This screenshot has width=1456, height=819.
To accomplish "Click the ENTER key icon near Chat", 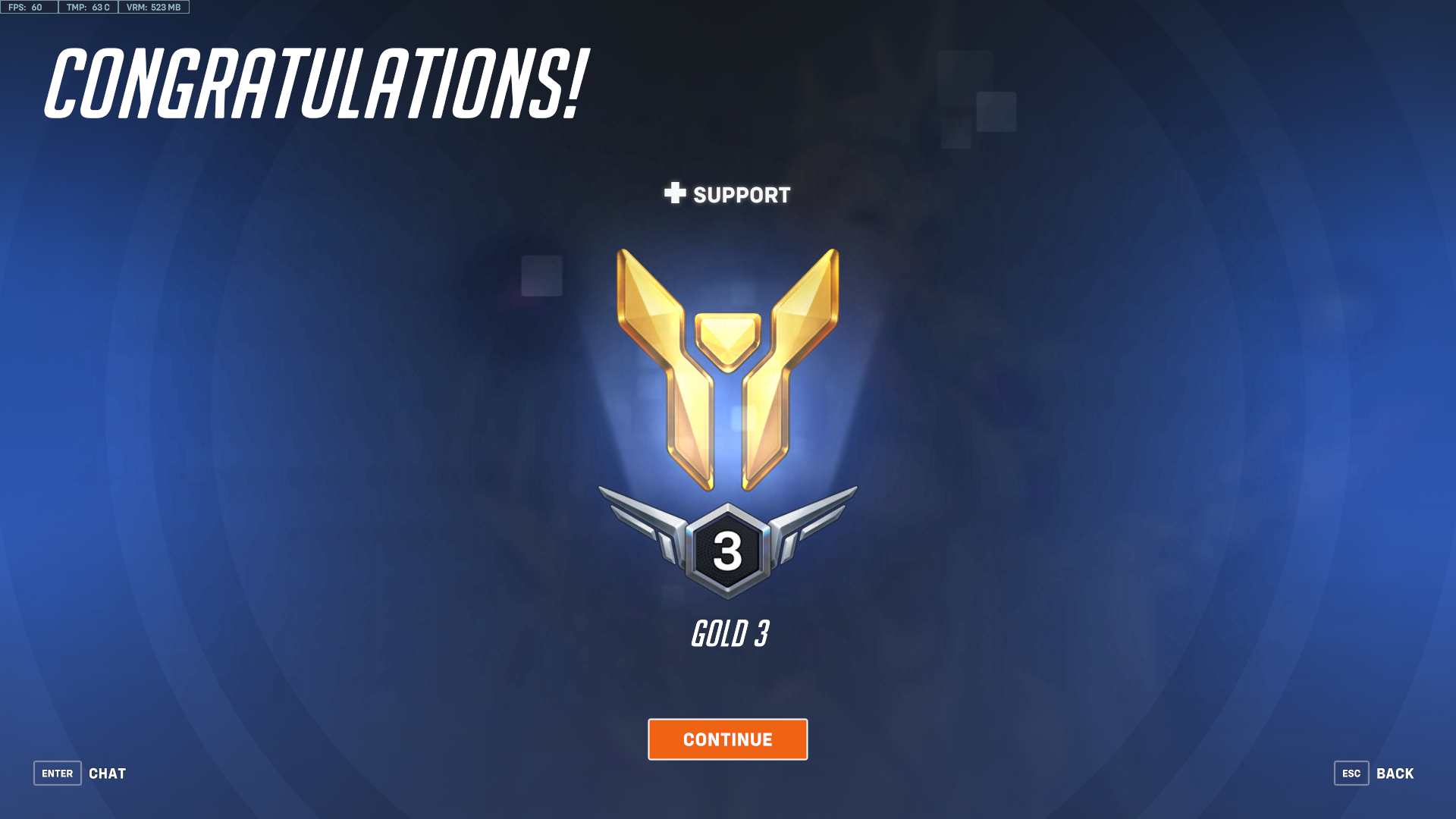I will (x=57, y=773).
